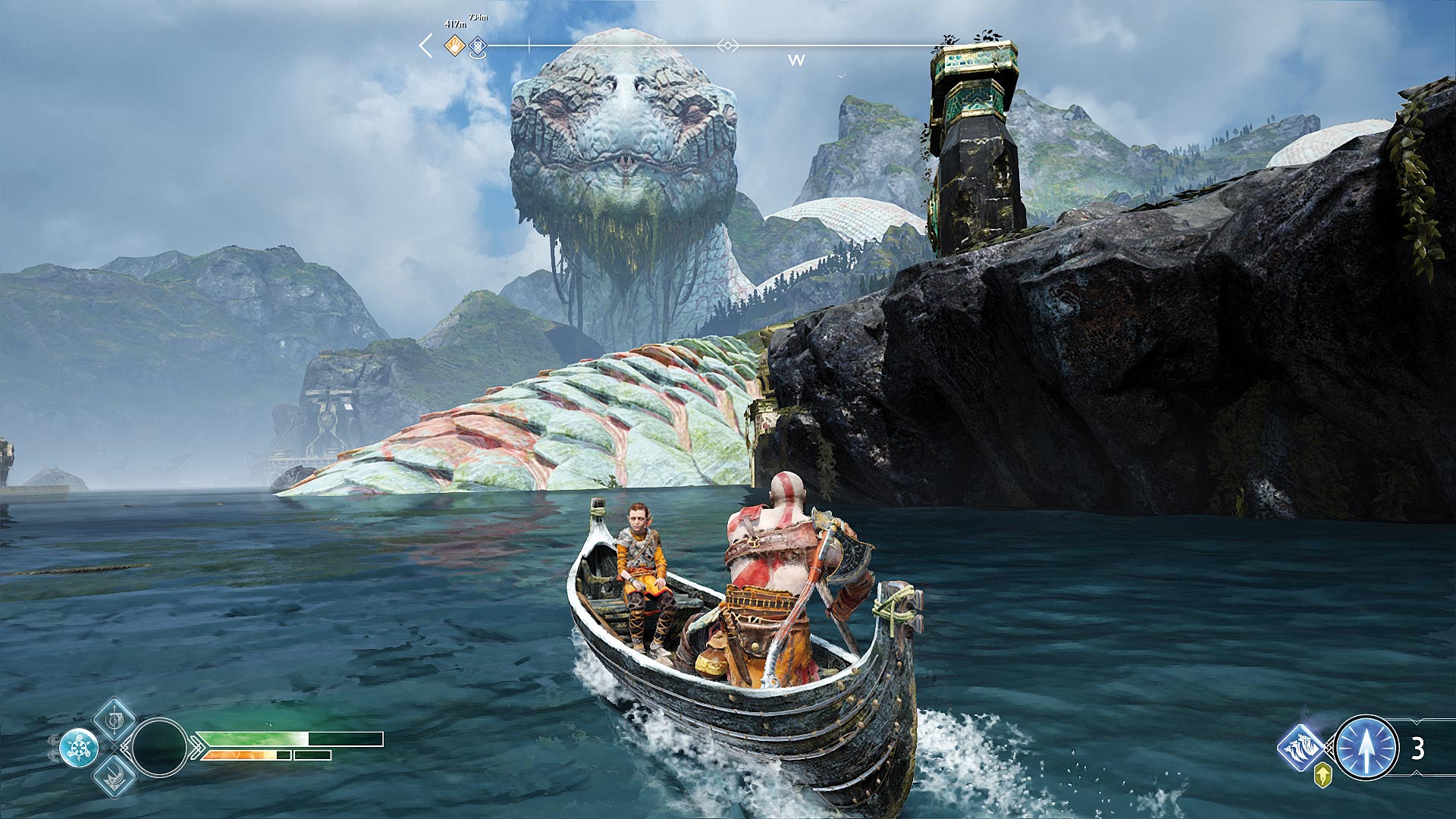Click the compass left-pointing direction arrow
The height and width of the screenshot is (819, 1456).
[x=425, y=45]
